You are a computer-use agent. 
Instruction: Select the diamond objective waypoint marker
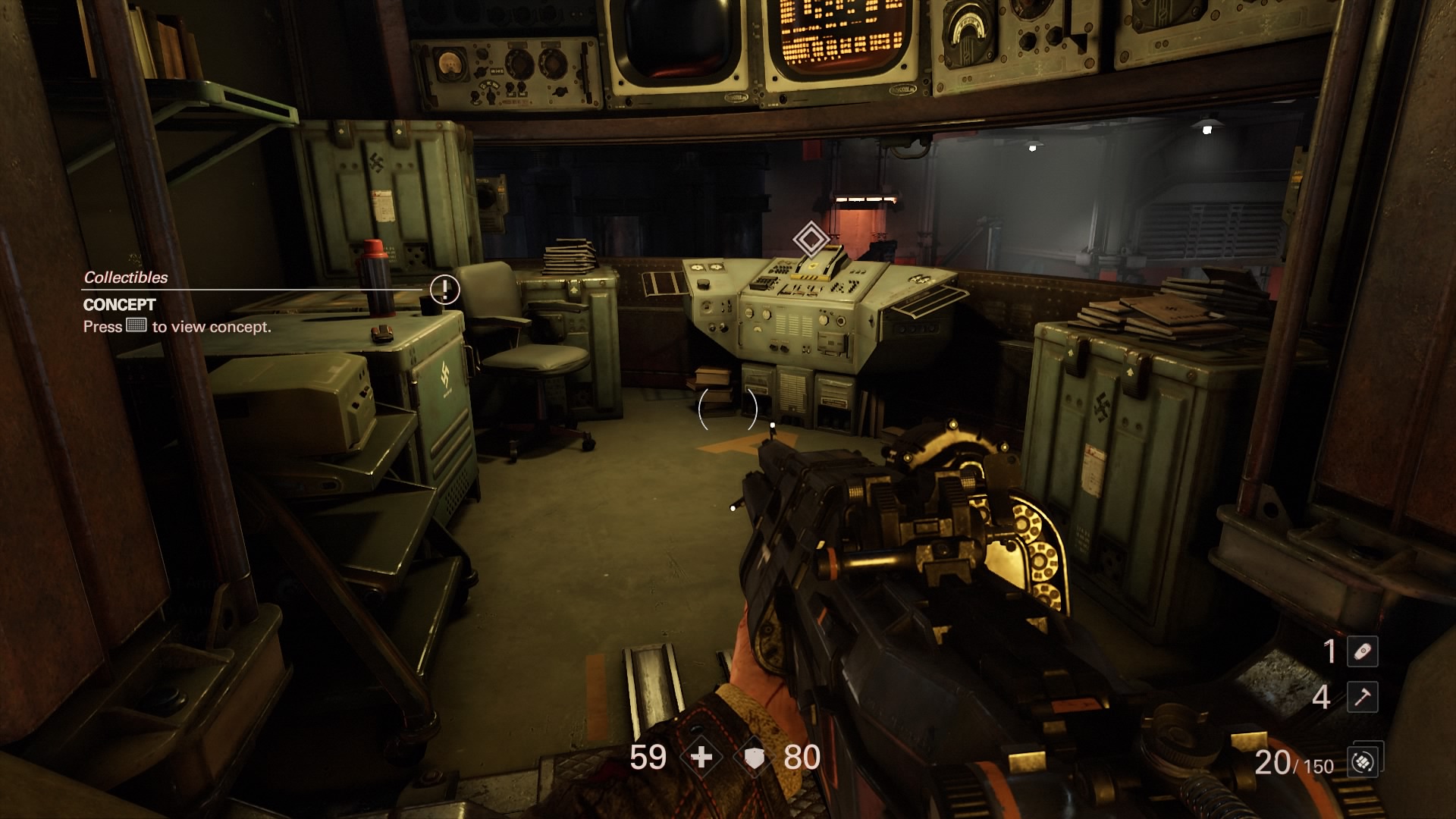pos(811,240)
